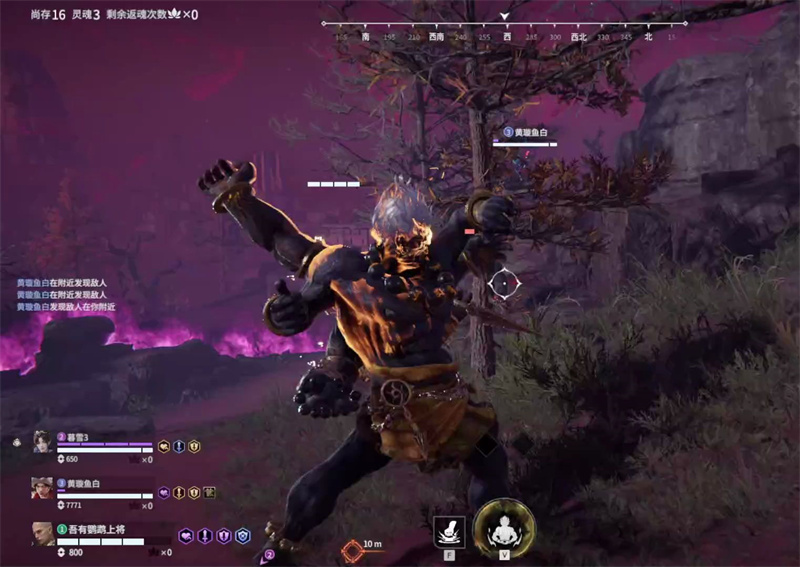Click the blue shield icon beside 吾有鹦鹉上将
Viewport: 800px width, 567px height.
point(243,536)
